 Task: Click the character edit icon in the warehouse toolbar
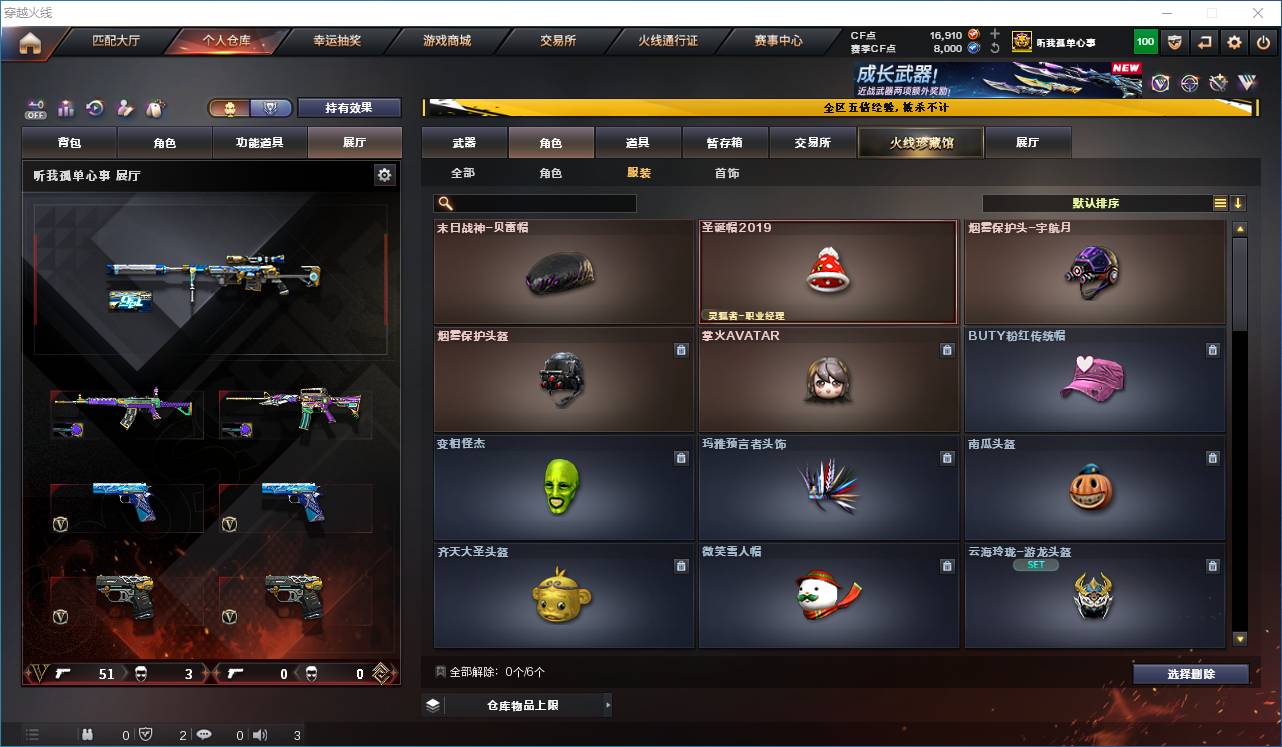point(125,107)
